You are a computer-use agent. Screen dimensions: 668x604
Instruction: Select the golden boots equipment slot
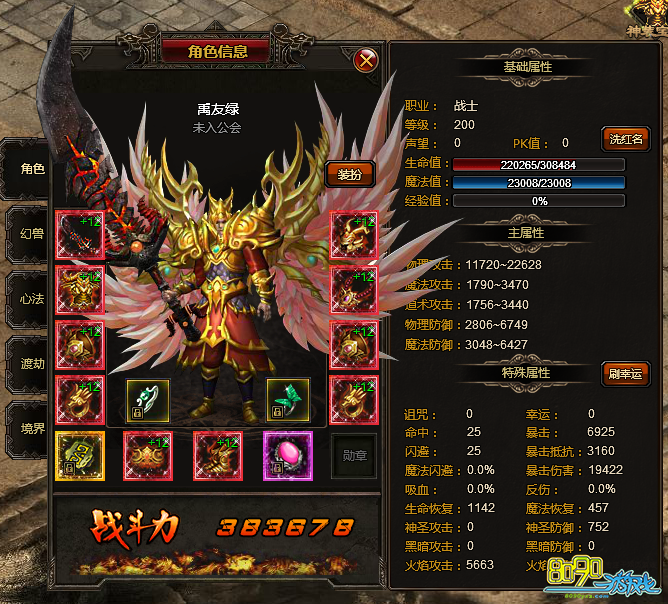217,455
